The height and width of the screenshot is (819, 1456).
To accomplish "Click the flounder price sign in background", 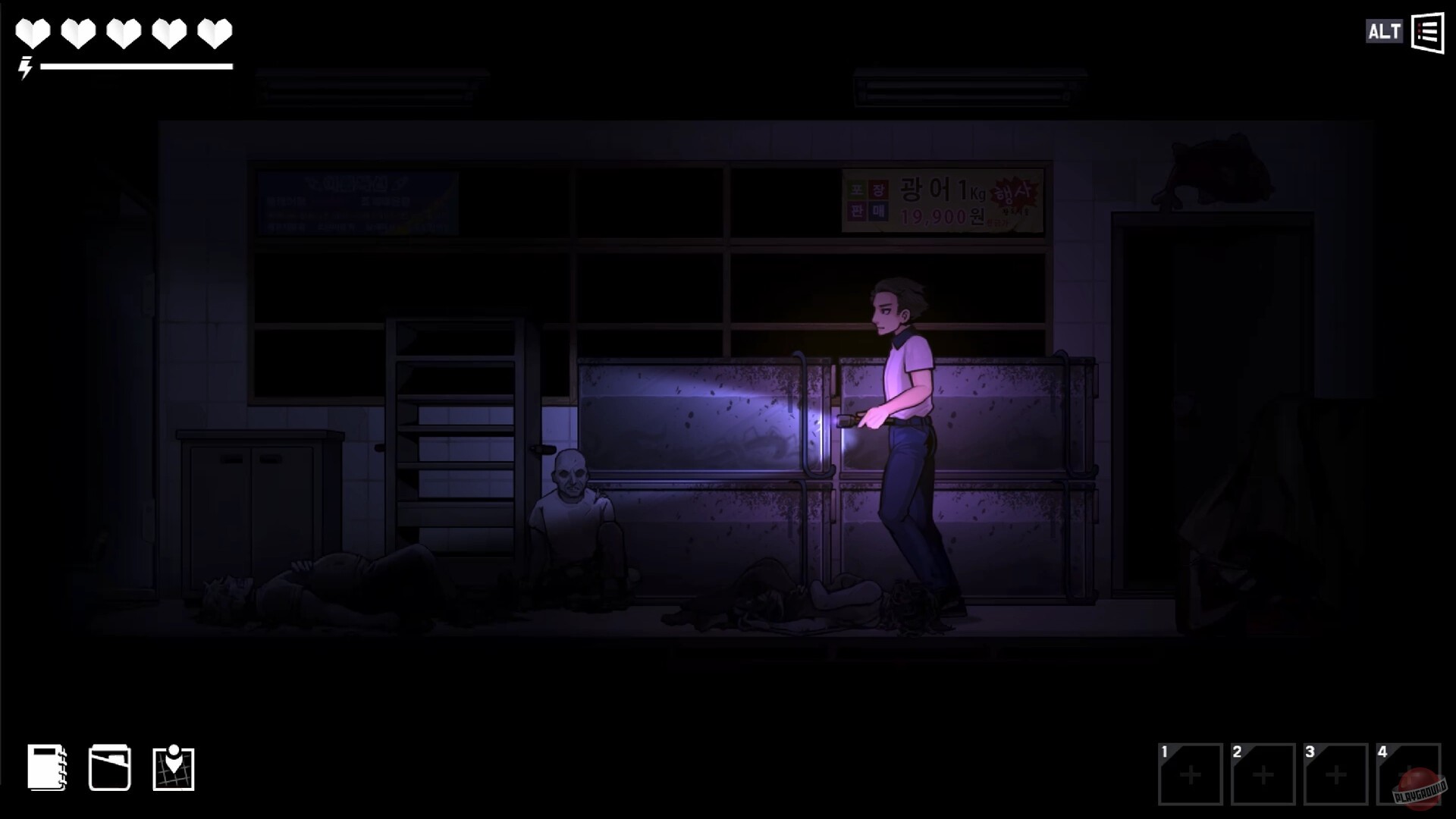I will coord(940,201).
